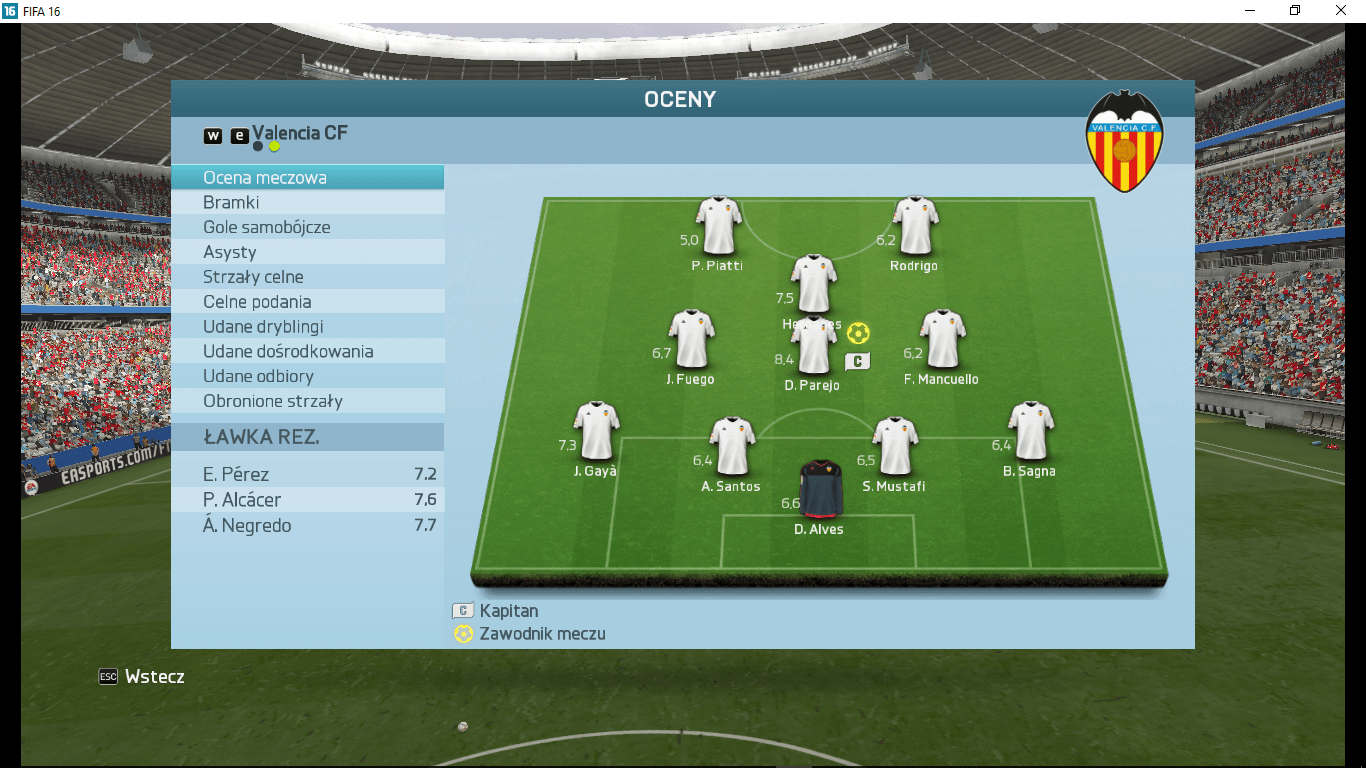Close the FIFA 16 window
Screen dimensions: 1366x768
(1341, 10)
